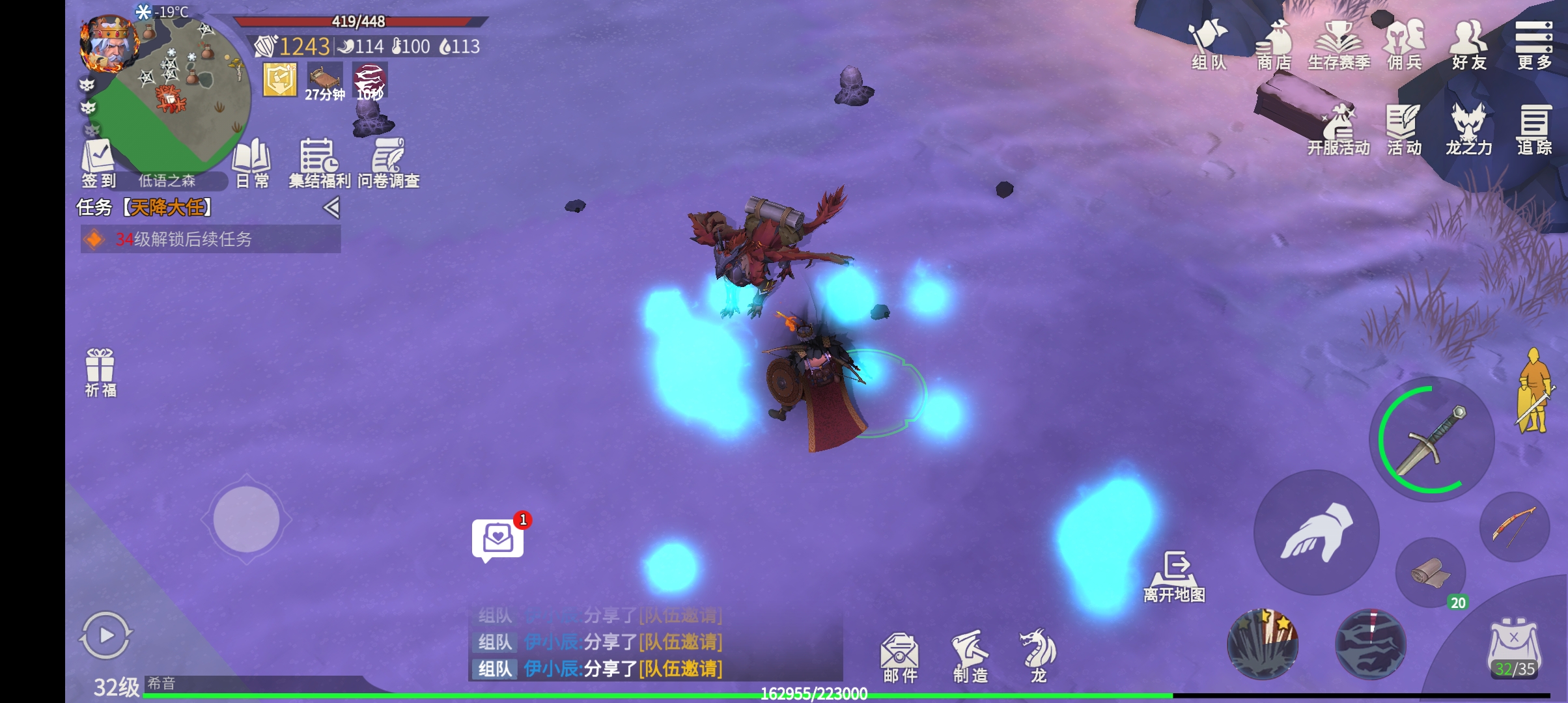
Task: Open the 签到 daily check-in
Action: tap(98, 163)
